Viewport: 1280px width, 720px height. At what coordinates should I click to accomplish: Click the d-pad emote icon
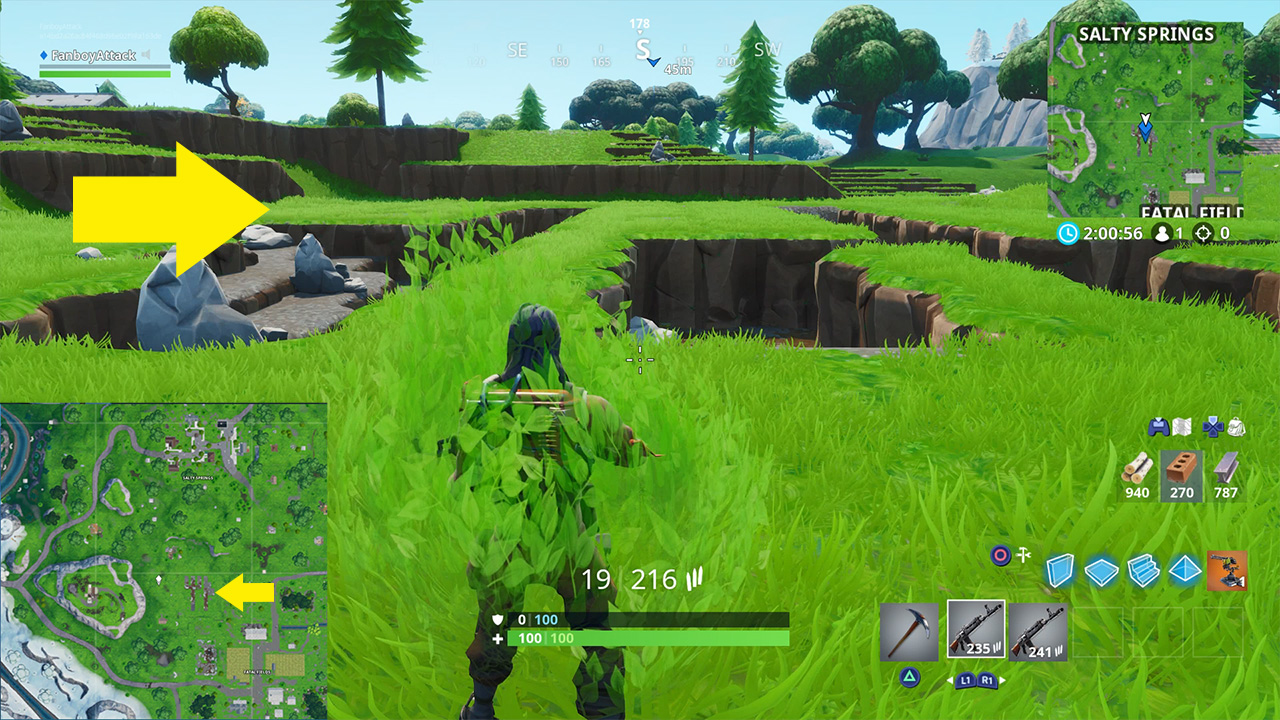click(x=1212, y=426)
